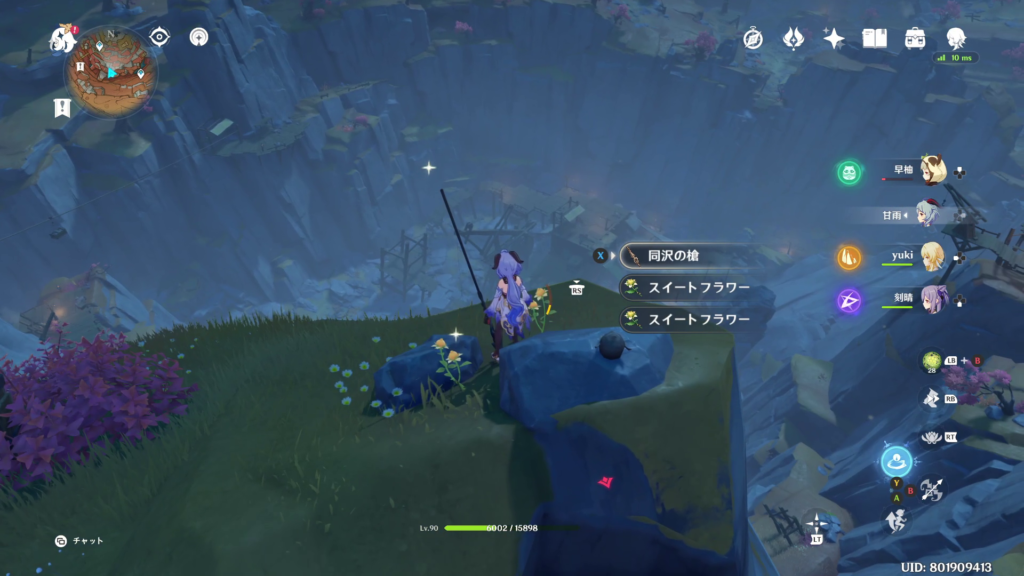Open the チャット chat box
1024x576 pixels.
click(x=80, y=541)
